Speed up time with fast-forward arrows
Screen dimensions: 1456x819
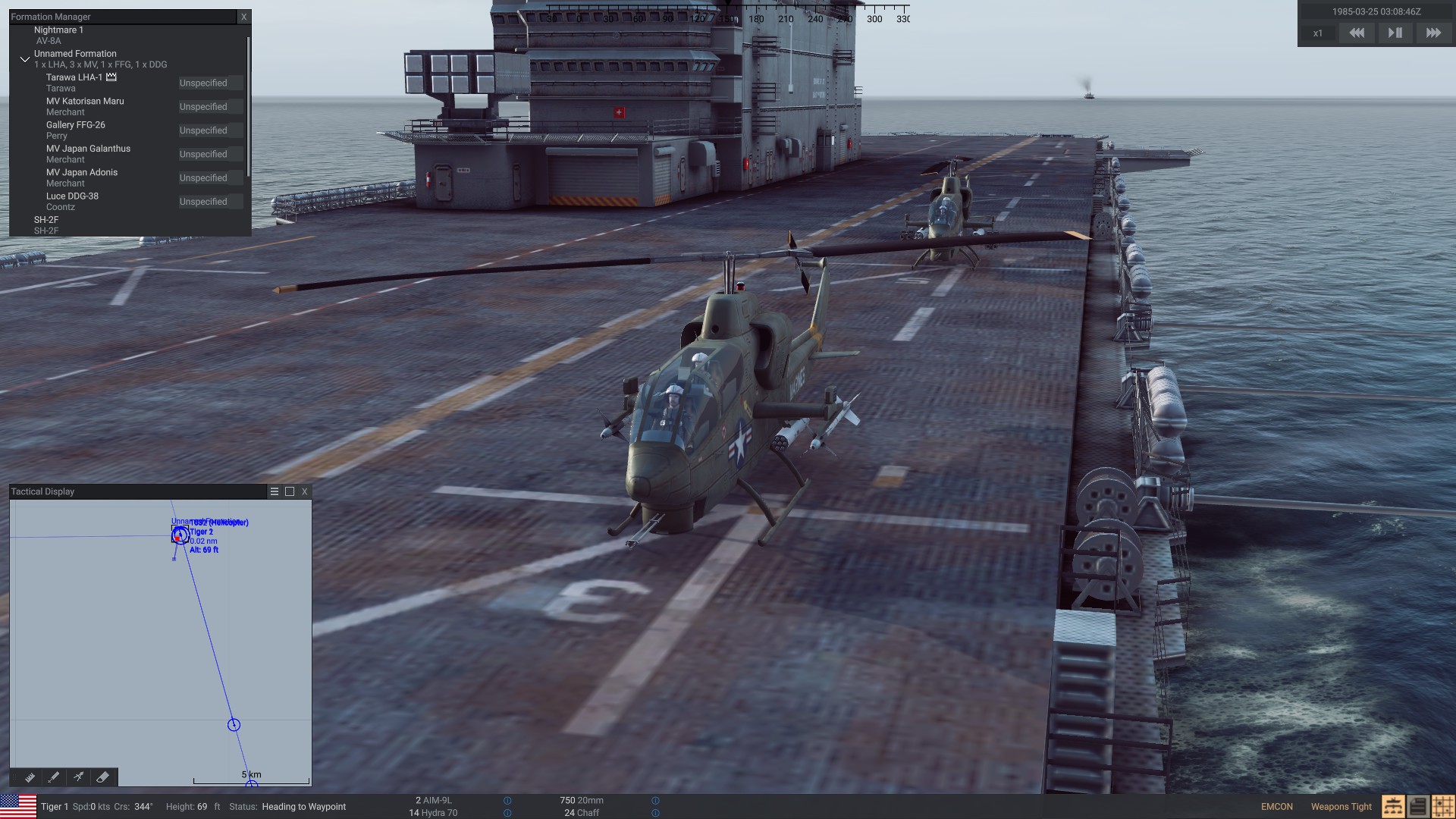click(1433, 33)
